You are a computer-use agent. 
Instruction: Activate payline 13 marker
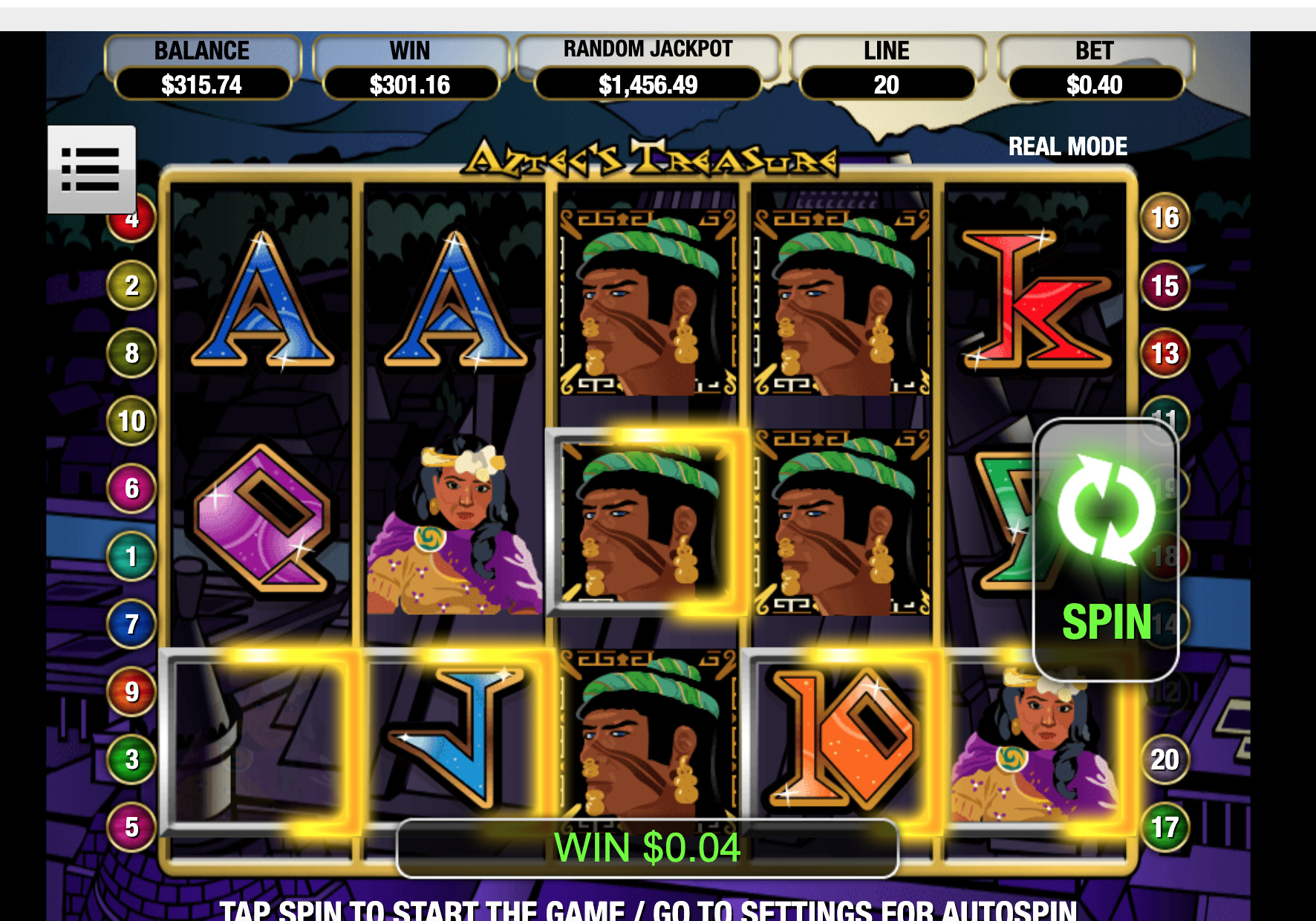point(1164,354)
